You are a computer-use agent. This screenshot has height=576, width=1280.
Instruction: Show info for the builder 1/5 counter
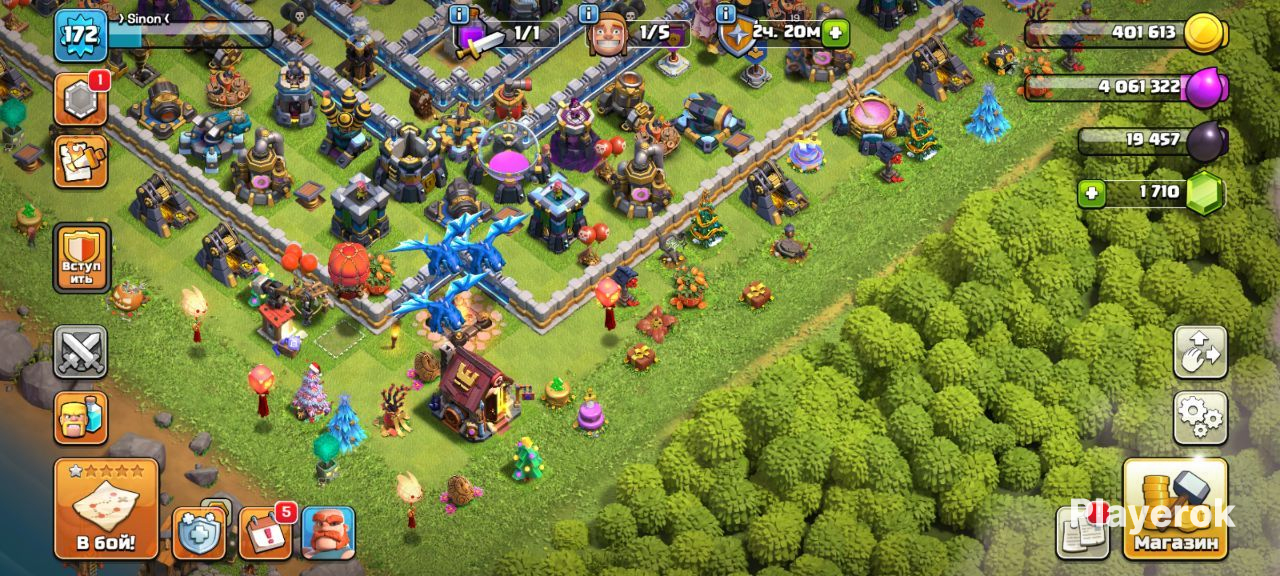588,14
